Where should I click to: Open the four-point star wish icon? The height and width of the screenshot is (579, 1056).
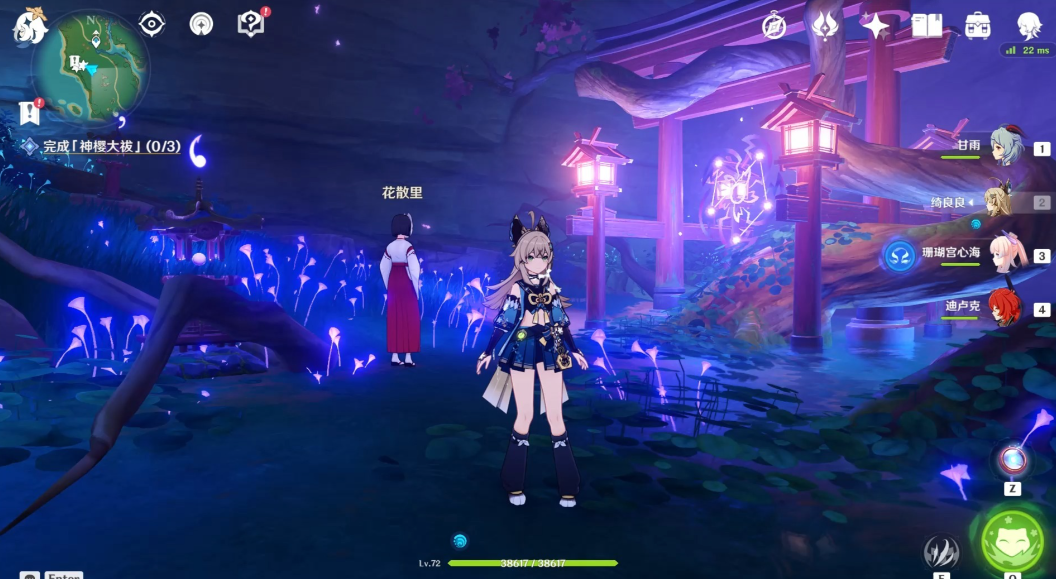pyautogui.click(x=876, y=26)
